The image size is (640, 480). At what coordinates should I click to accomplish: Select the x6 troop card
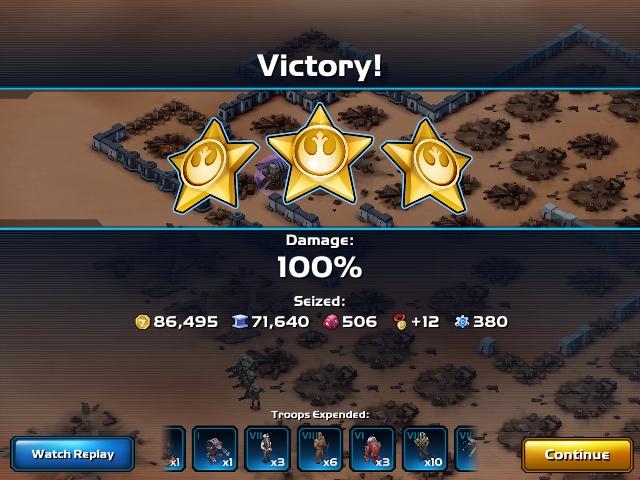[x=320, y=449]
